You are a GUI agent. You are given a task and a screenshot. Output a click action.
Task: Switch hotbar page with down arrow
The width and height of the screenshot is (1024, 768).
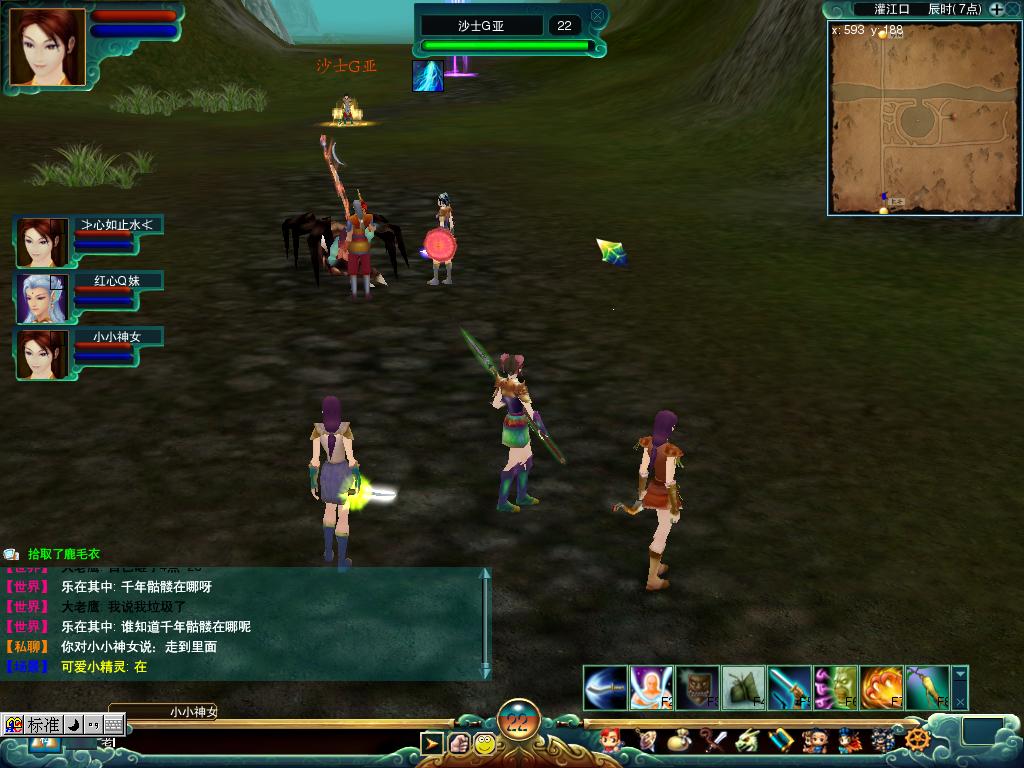(x=960, y=675)
